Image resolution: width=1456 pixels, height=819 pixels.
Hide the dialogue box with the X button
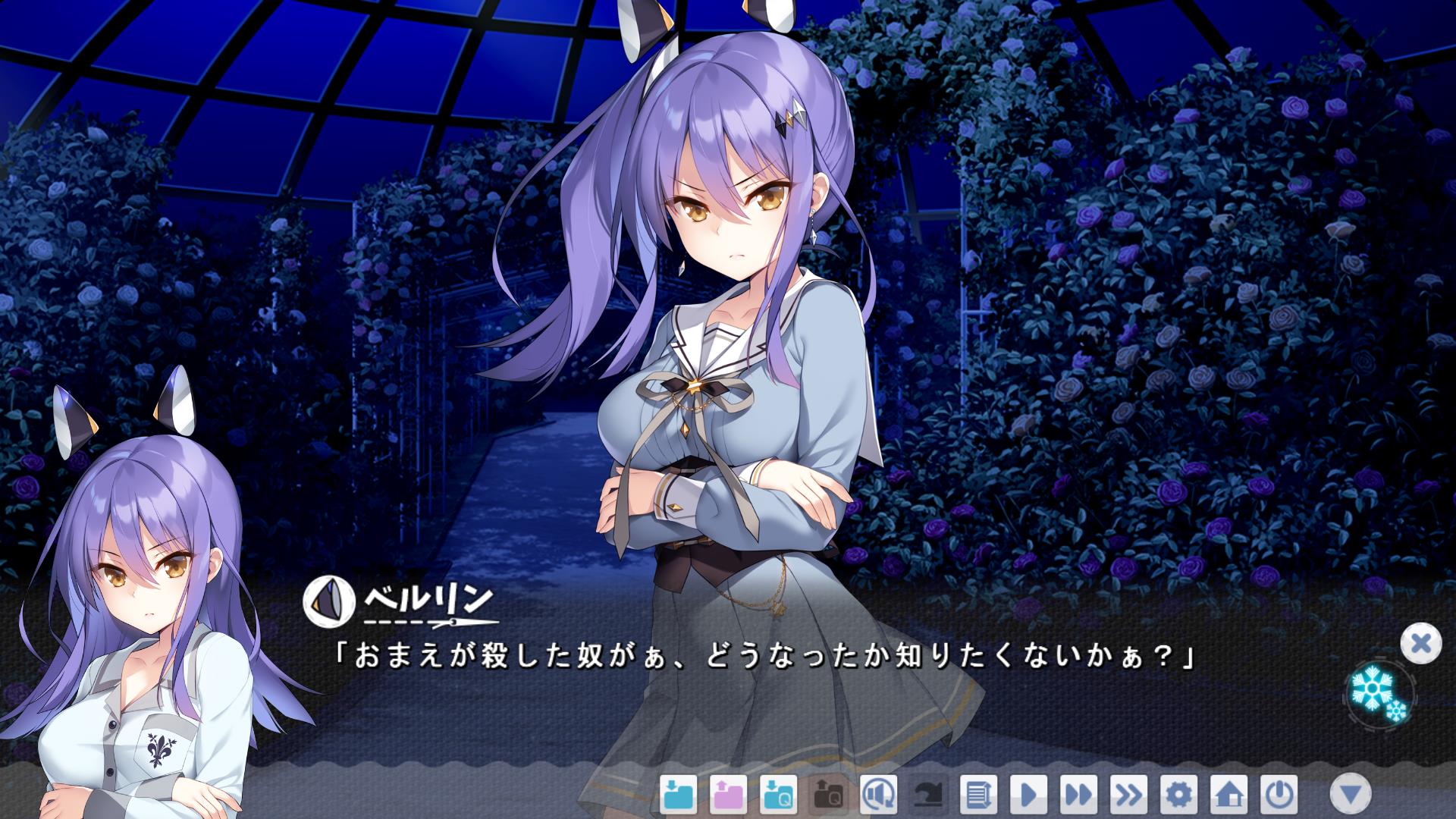[1420, 644]
